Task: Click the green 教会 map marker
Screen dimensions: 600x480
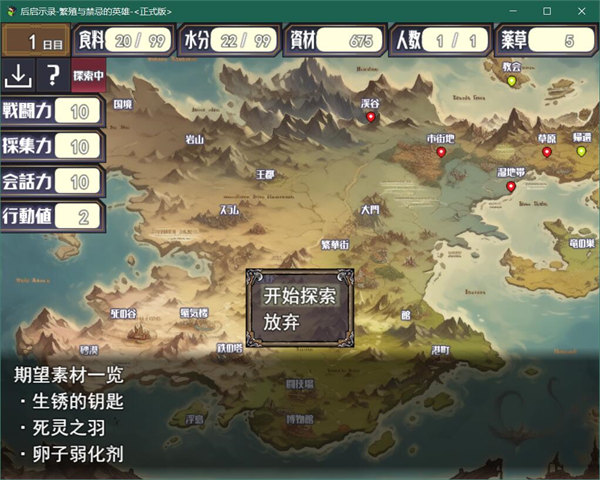Action: (x=512, y=81)
